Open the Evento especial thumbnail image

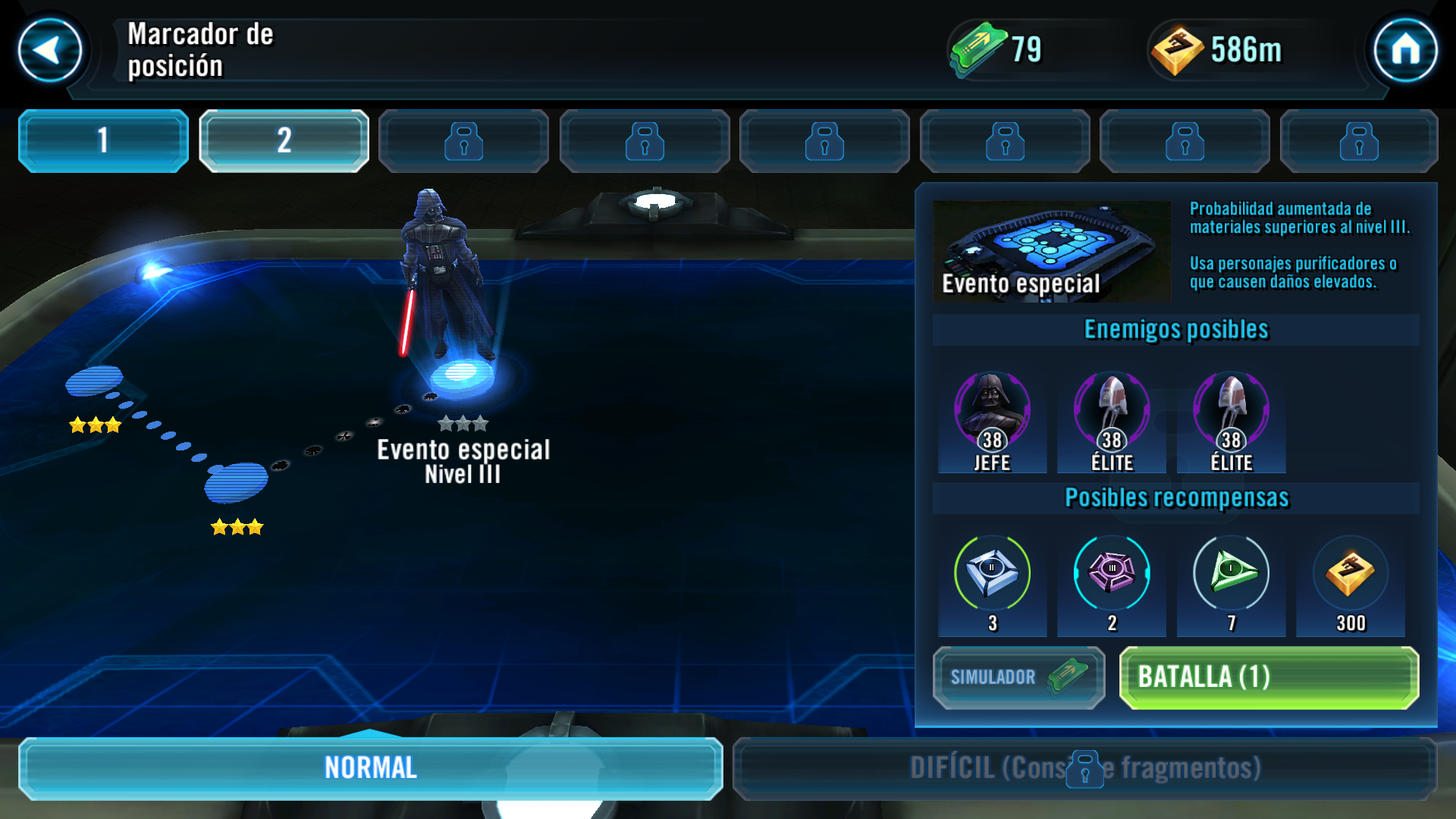pyautogui.click(x=1051, y=251)
